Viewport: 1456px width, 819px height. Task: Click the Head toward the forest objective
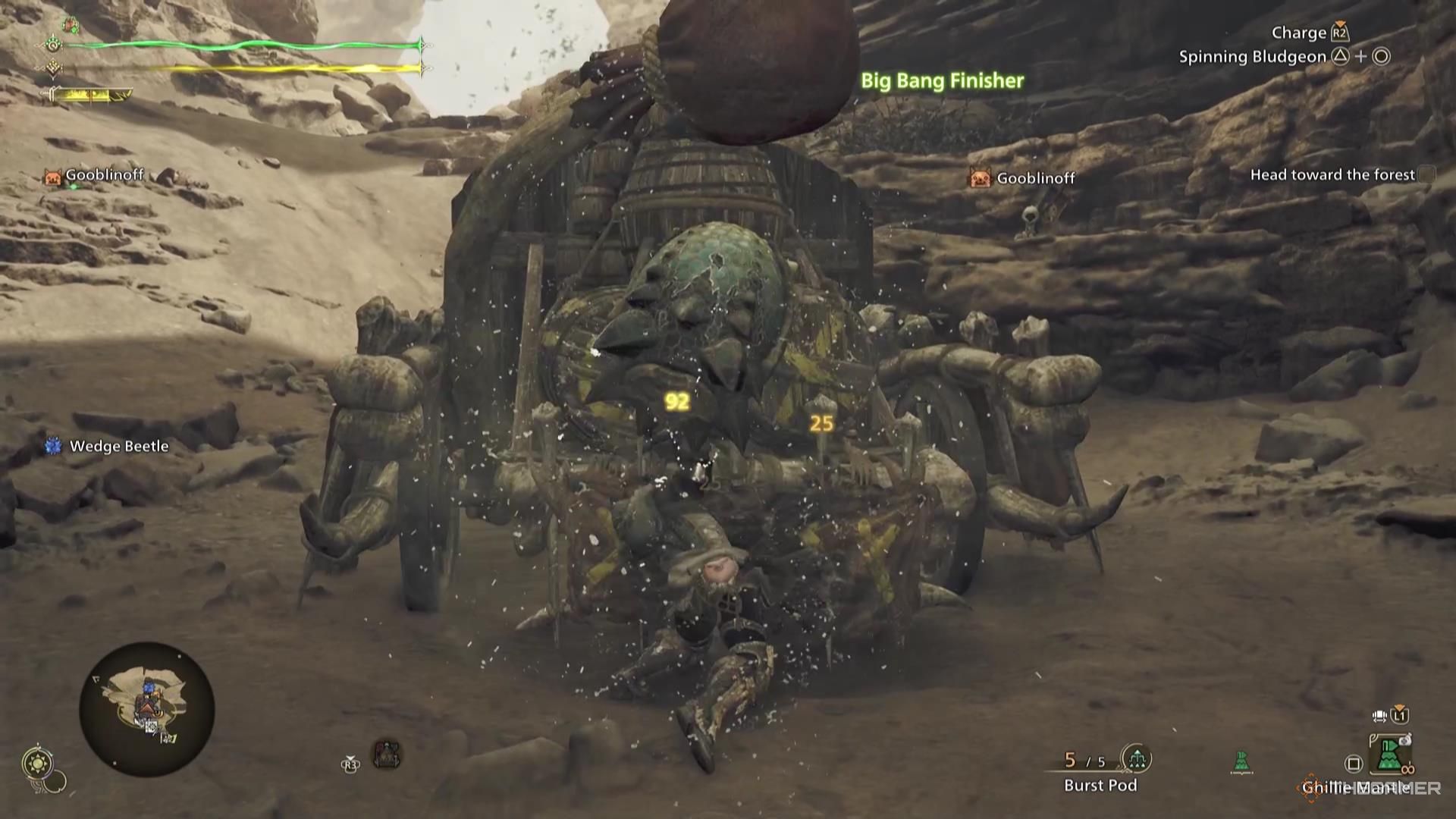(1333, 174)
